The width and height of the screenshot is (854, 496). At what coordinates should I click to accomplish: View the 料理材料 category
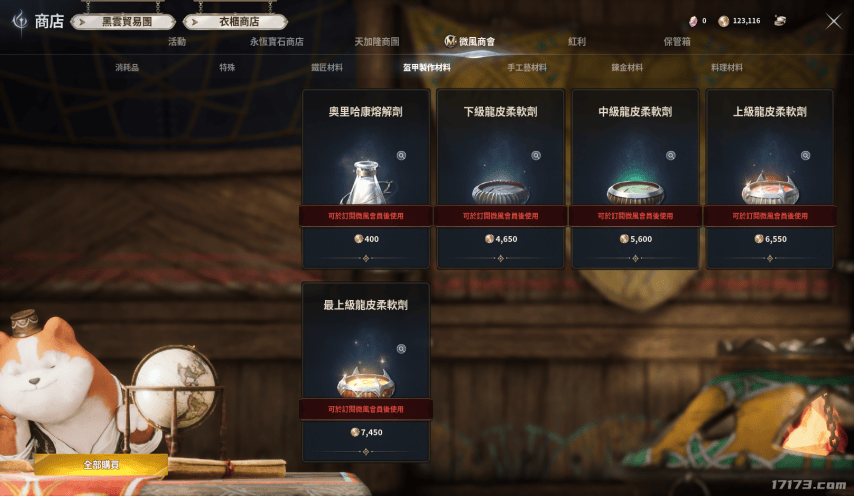727,67
